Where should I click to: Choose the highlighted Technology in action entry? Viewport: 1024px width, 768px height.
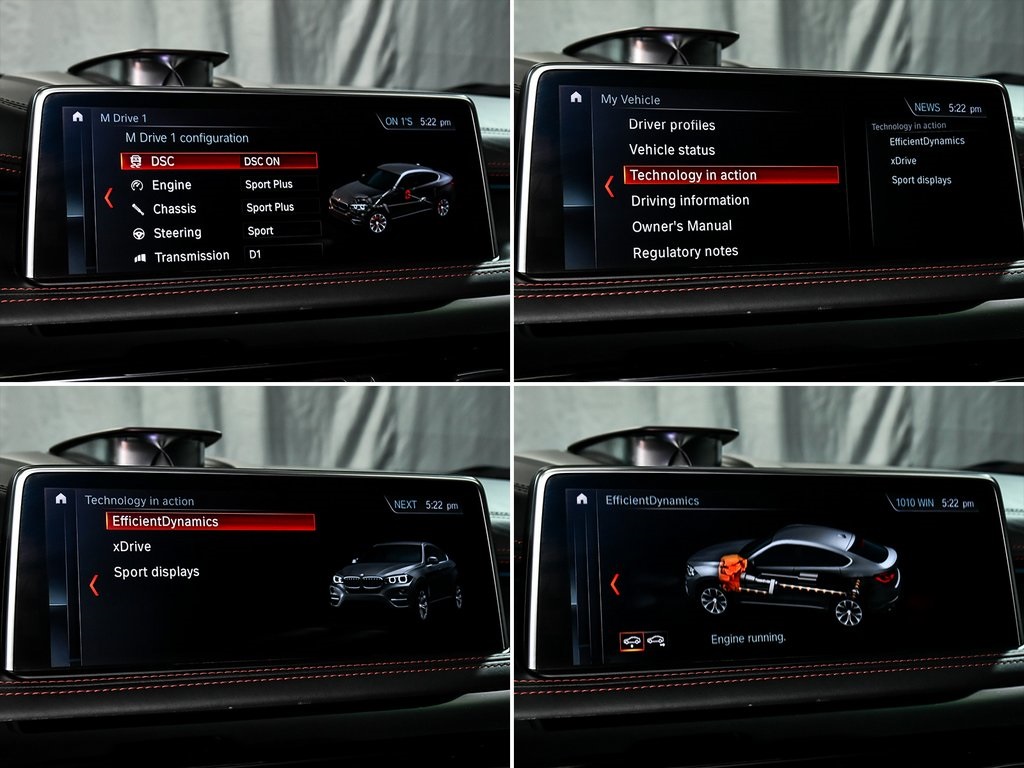click(731, 175)
